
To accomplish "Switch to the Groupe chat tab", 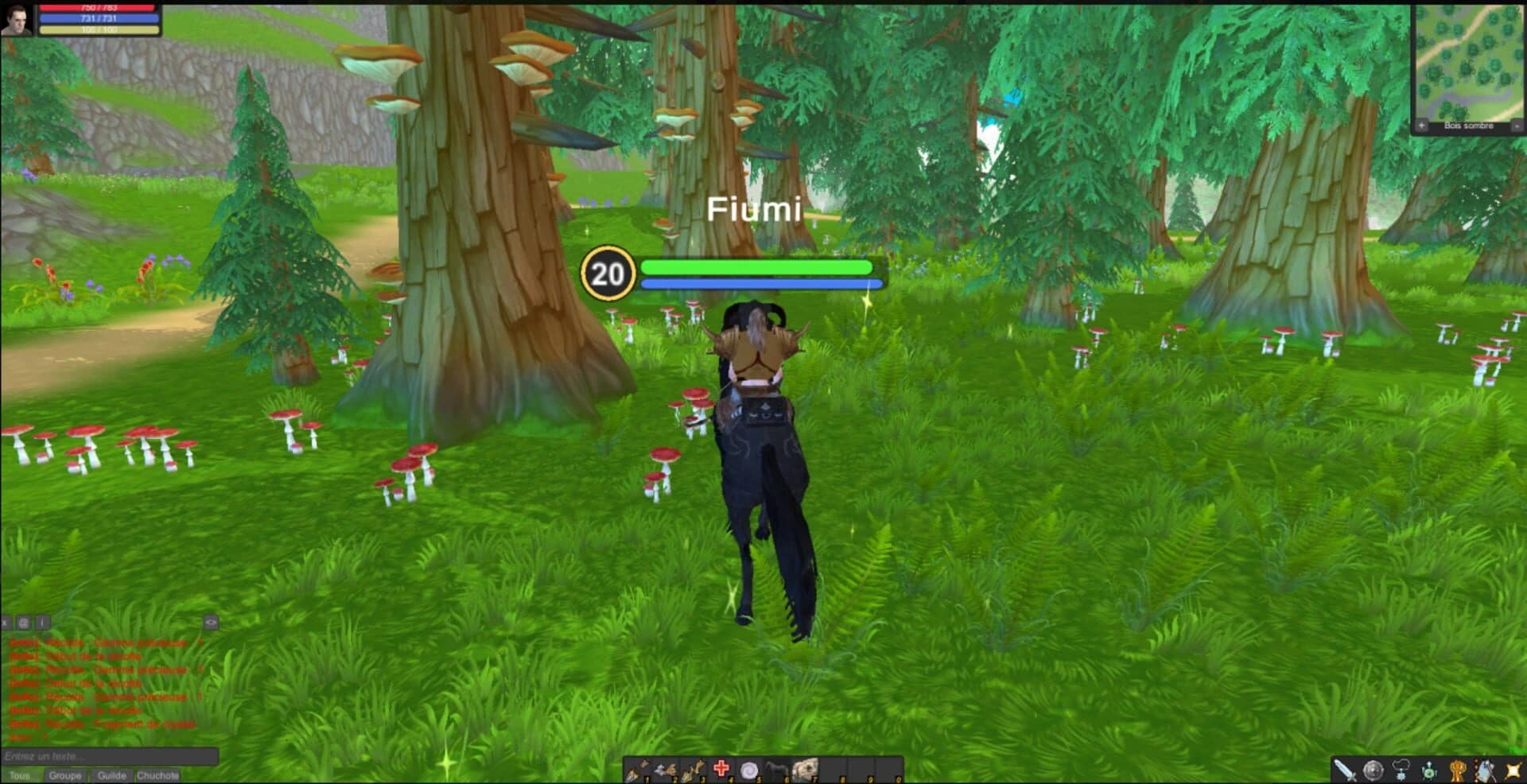I will tap(65, 775).
